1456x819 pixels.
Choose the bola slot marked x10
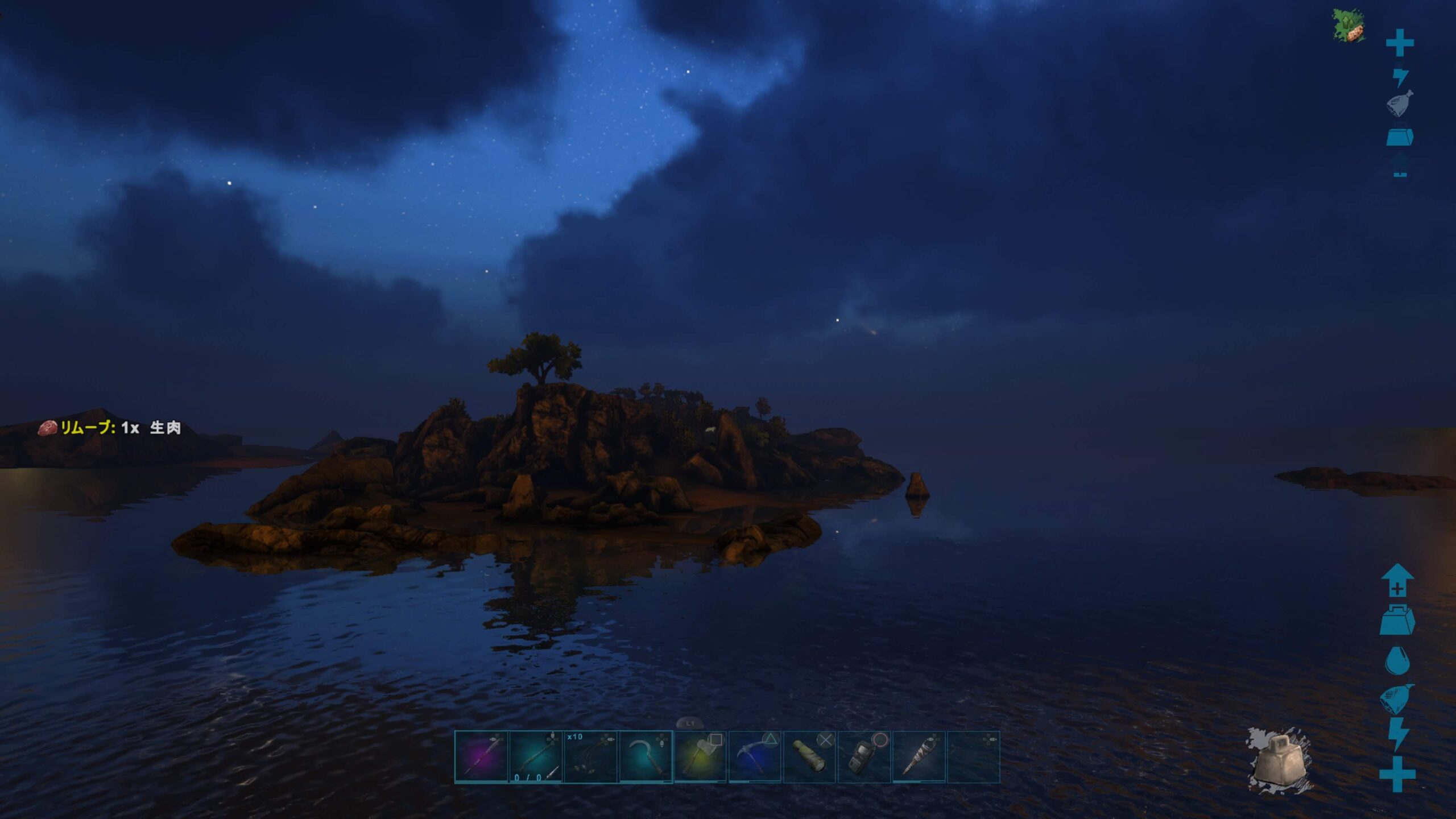coord(590,757)
